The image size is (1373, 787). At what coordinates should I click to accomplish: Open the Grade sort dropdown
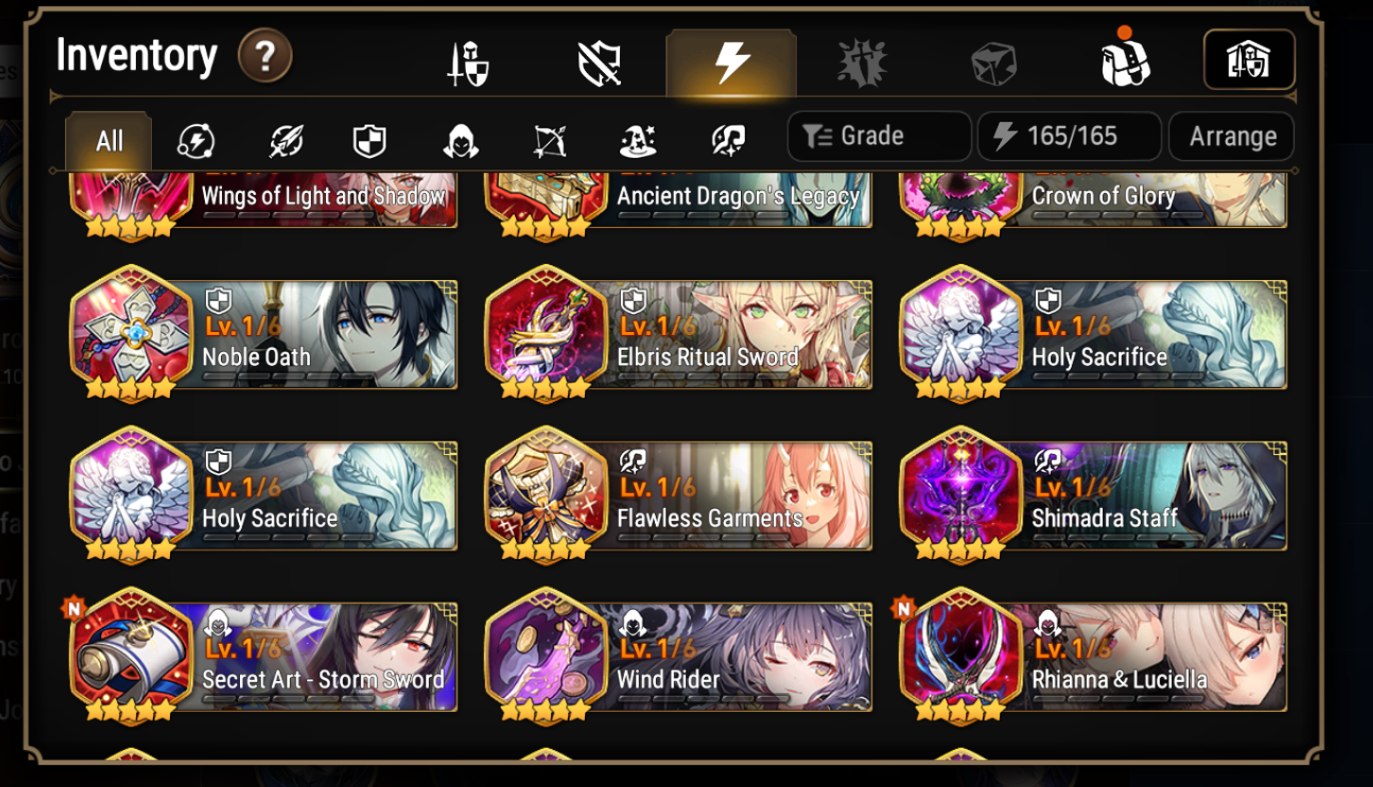[x=878, y=136]
